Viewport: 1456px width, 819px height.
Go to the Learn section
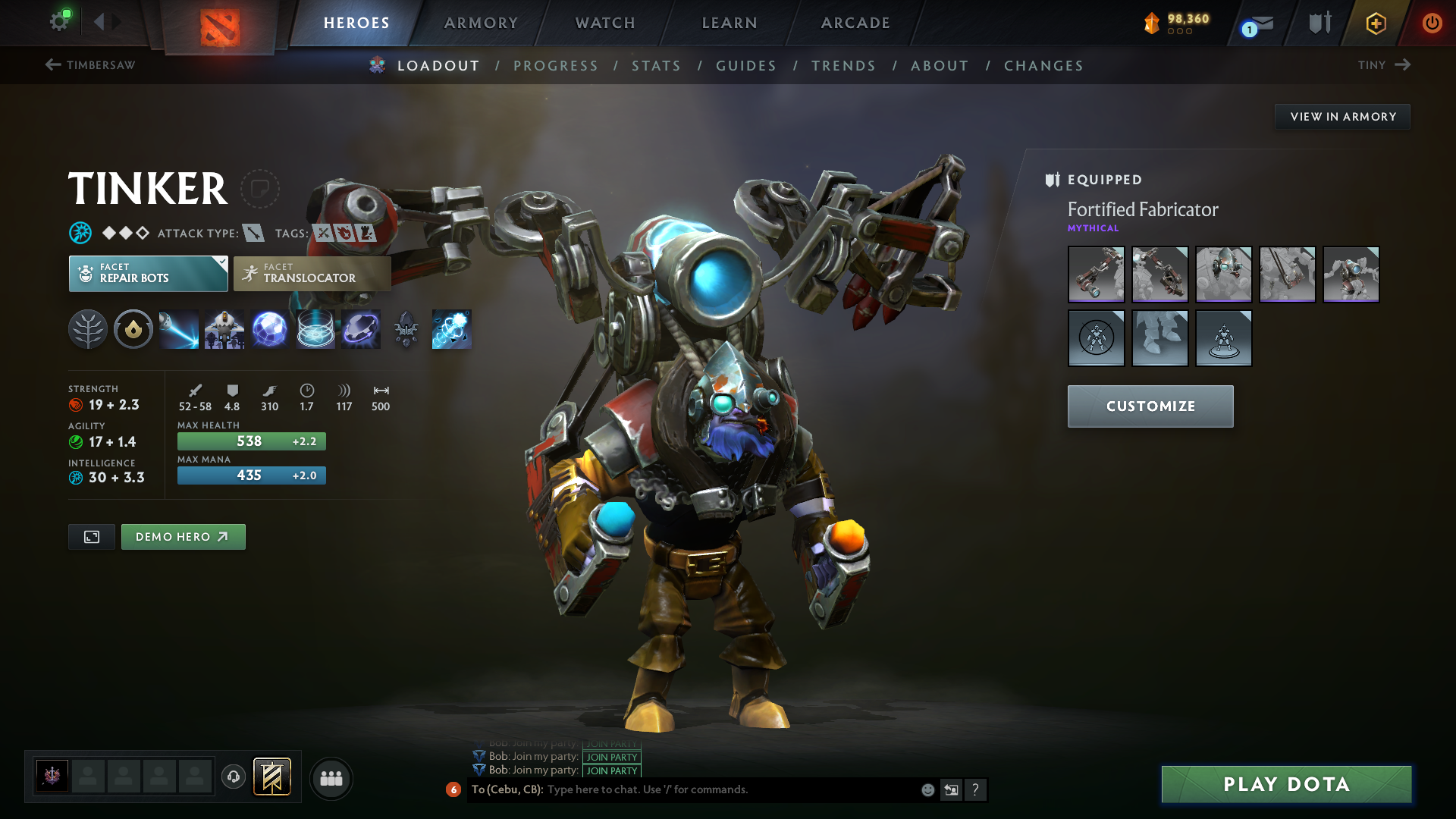point(730,23)
